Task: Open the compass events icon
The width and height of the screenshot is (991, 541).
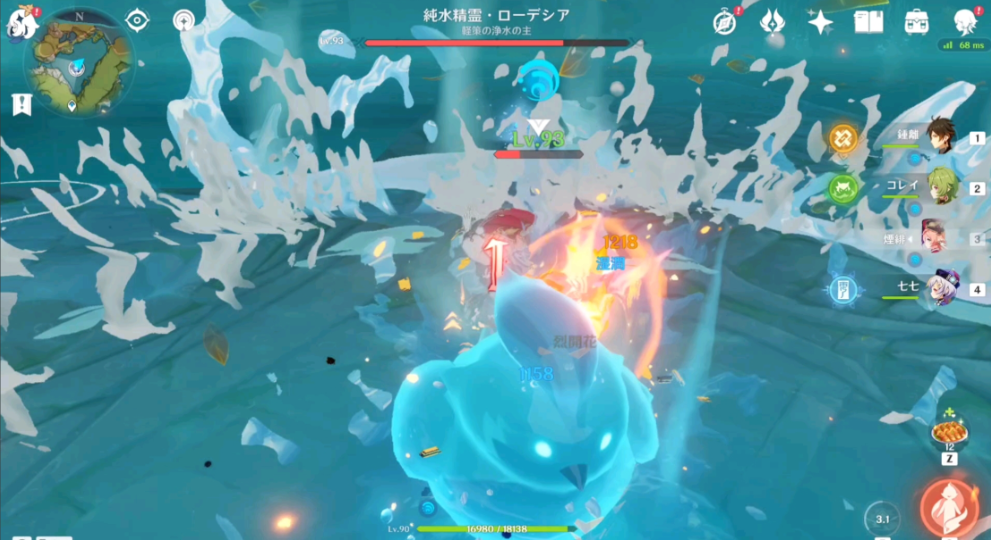Action: coord(724,23)
